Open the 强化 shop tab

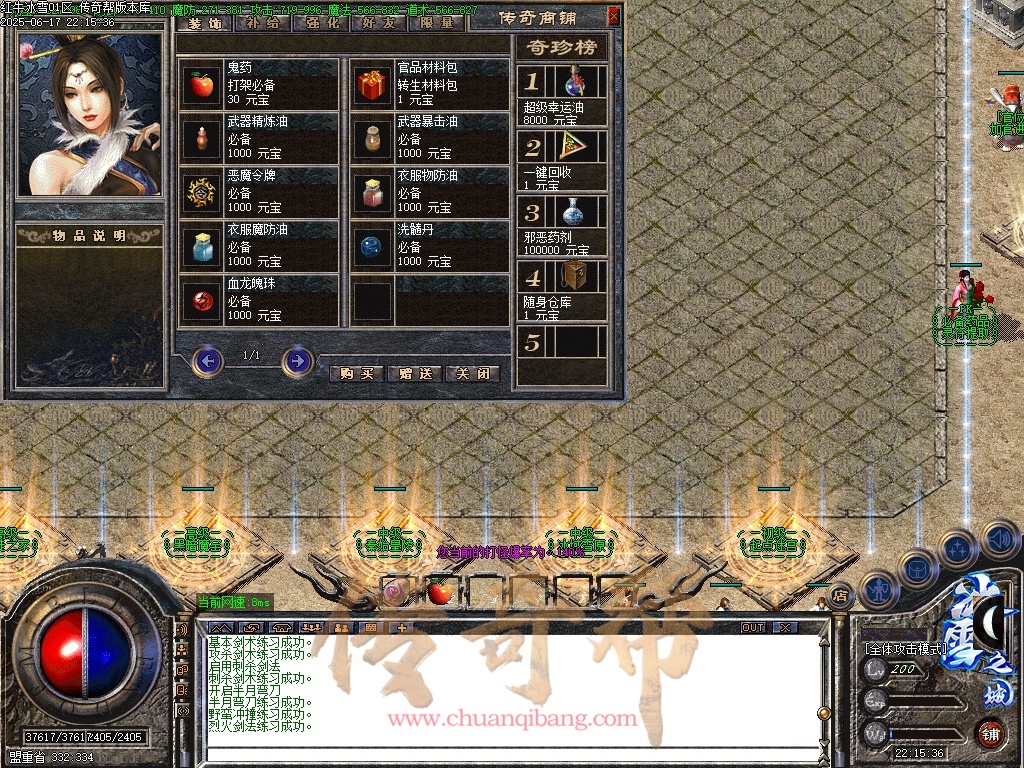click(320, 22)
